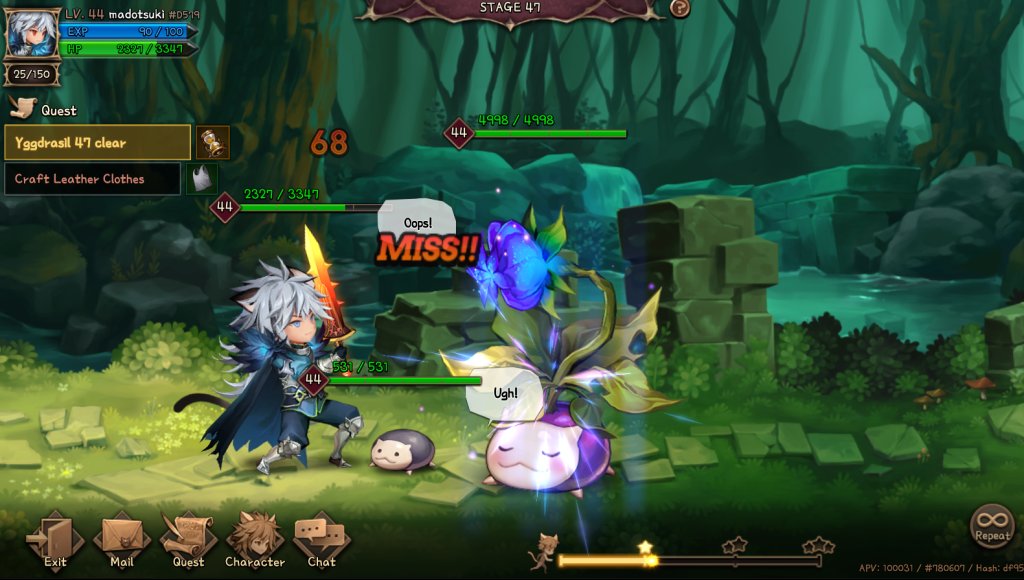Open the Chat window
Image resolution: width=1024 pixels, height=580 pixels.
[321, 540]
